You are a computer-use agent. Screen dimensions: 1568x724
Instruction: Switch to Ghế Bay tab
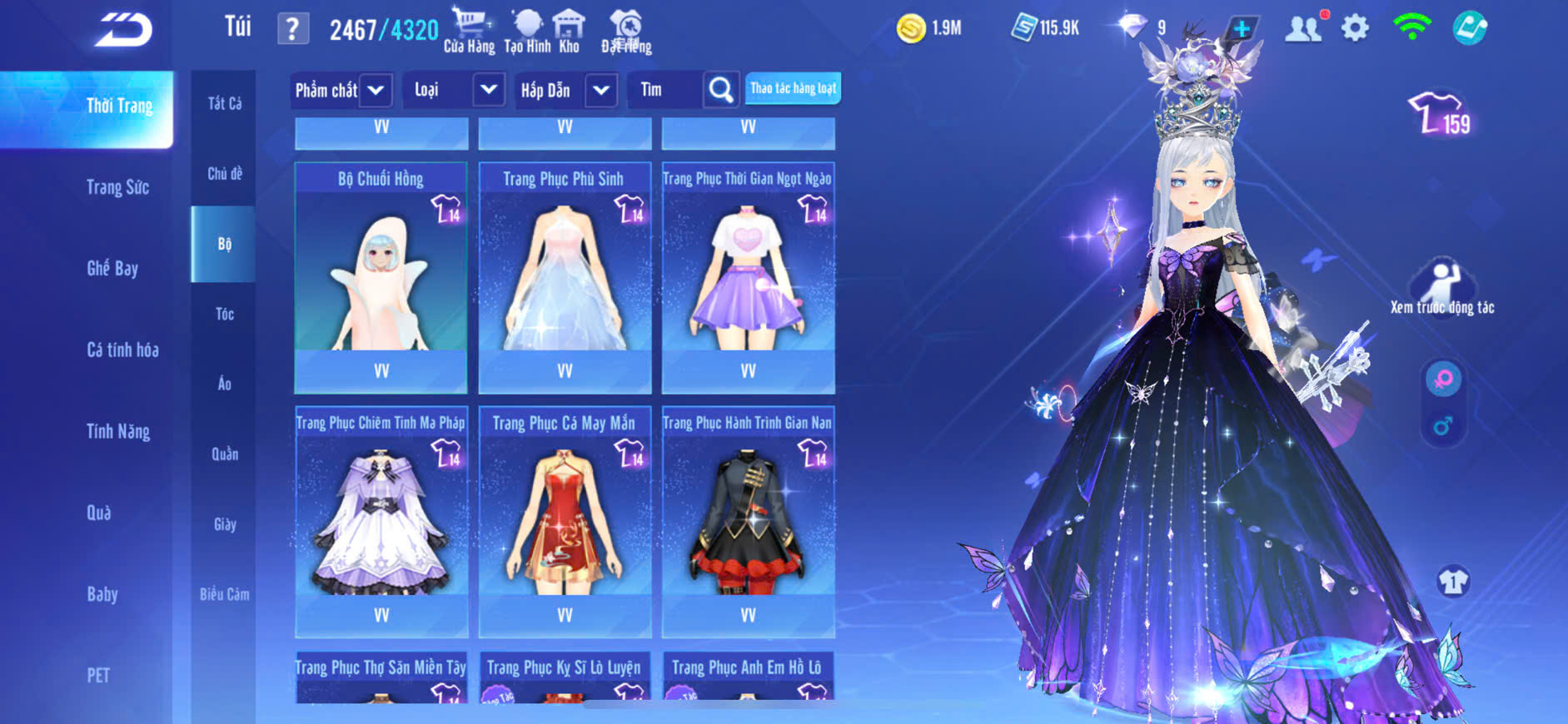point(112,268)
